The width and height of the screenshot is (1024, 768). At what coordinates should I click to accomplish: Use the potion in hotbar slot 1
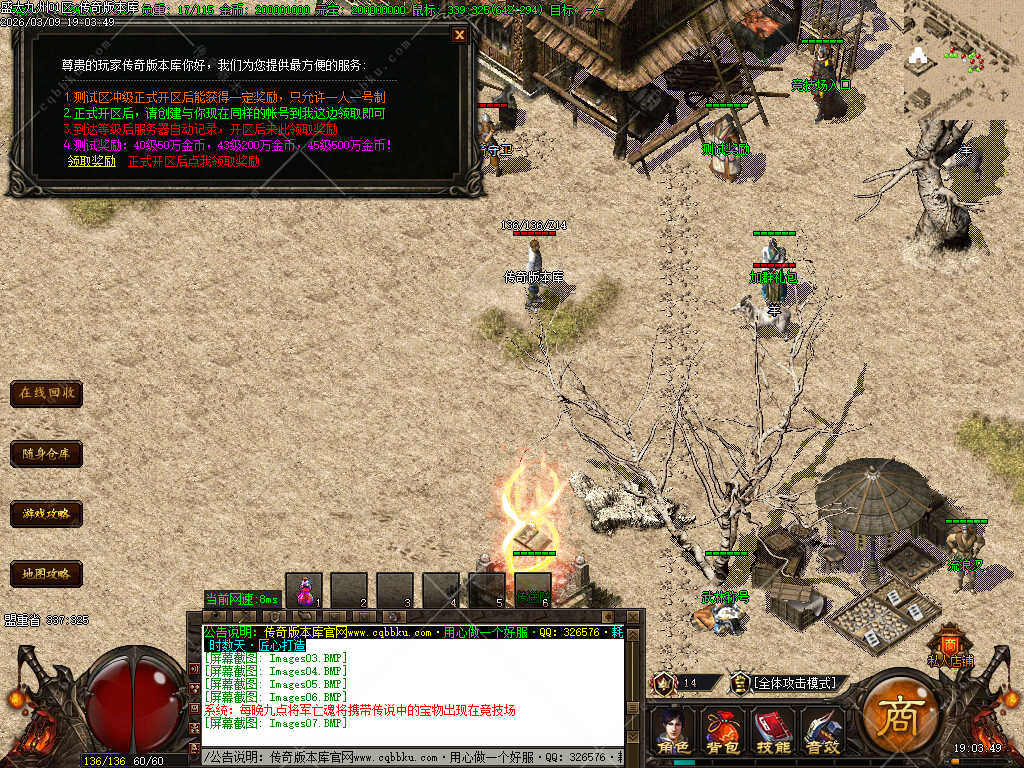tap(303, 590)
